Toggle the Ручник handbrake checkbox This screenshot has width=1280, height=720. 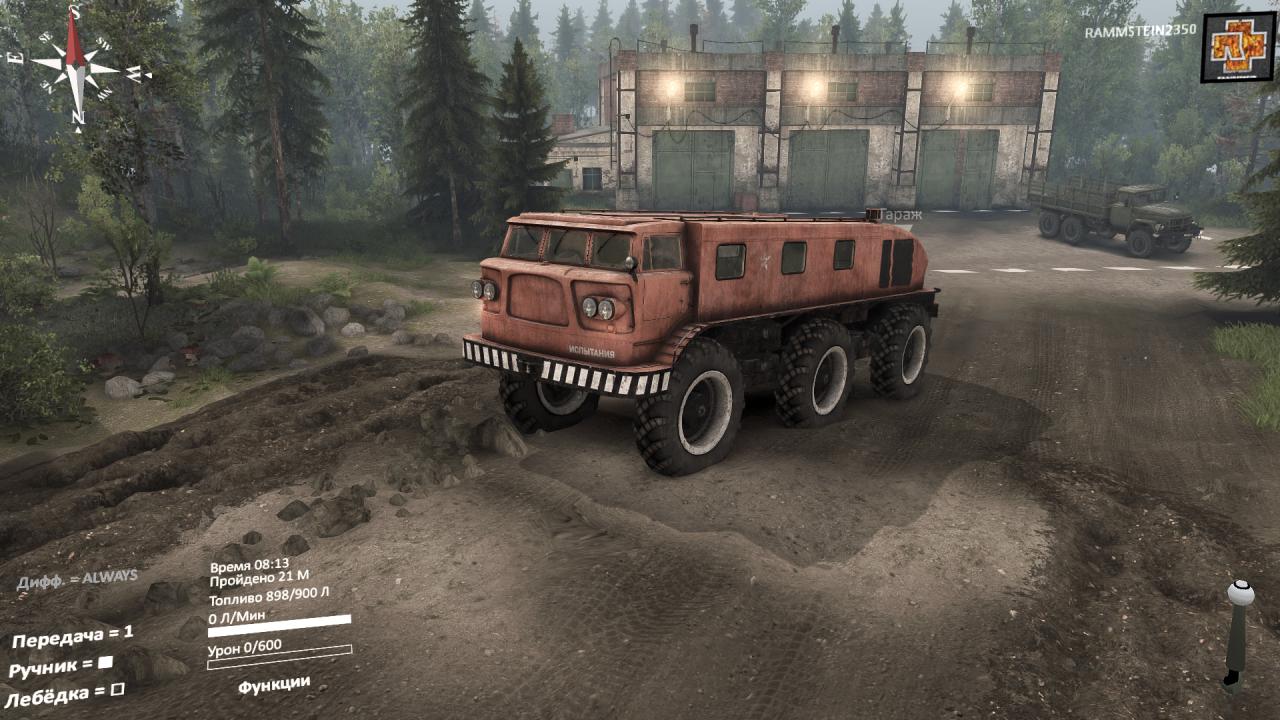105,662
